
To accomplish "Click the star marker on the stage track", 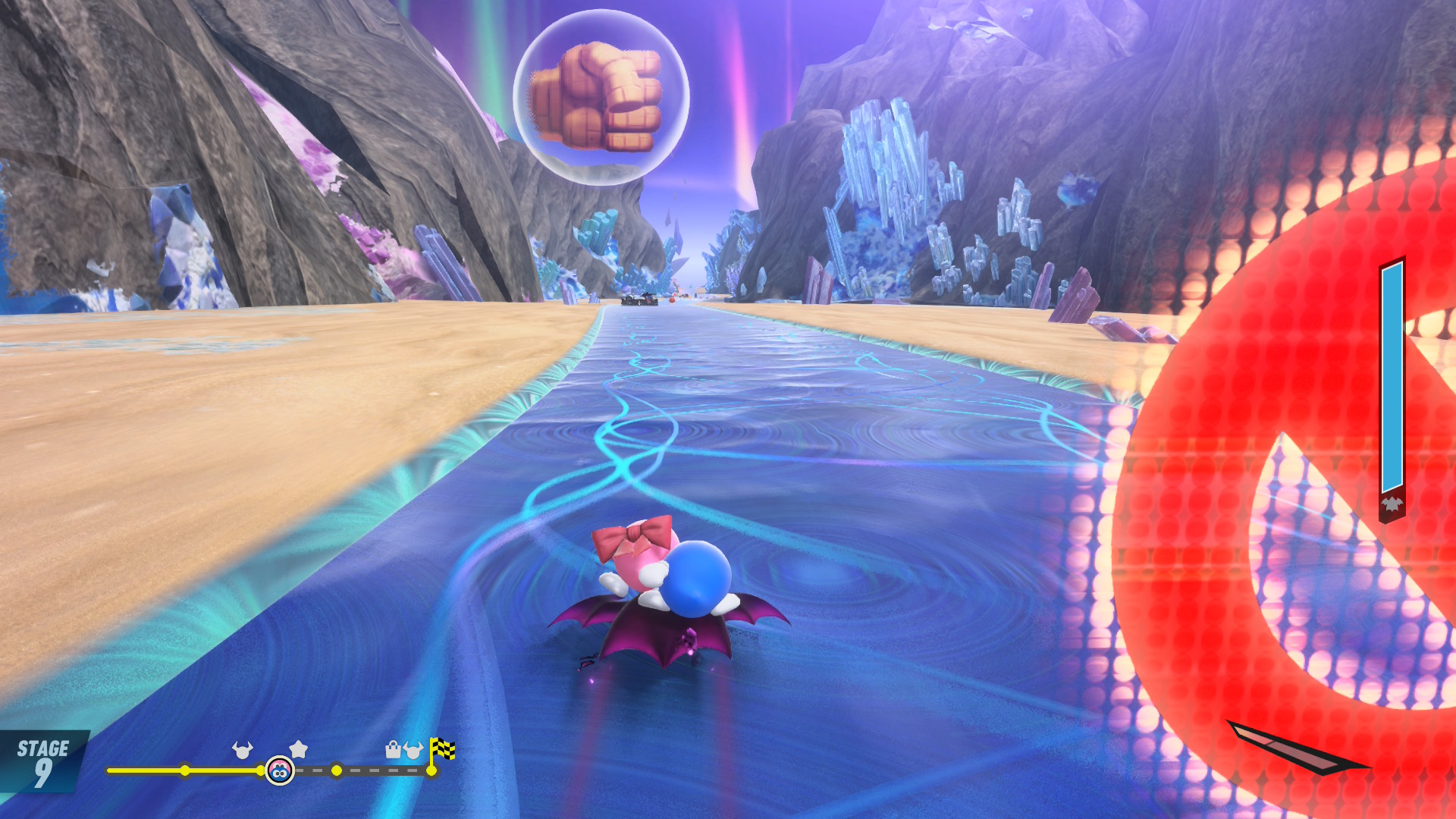I will (299, 749).
